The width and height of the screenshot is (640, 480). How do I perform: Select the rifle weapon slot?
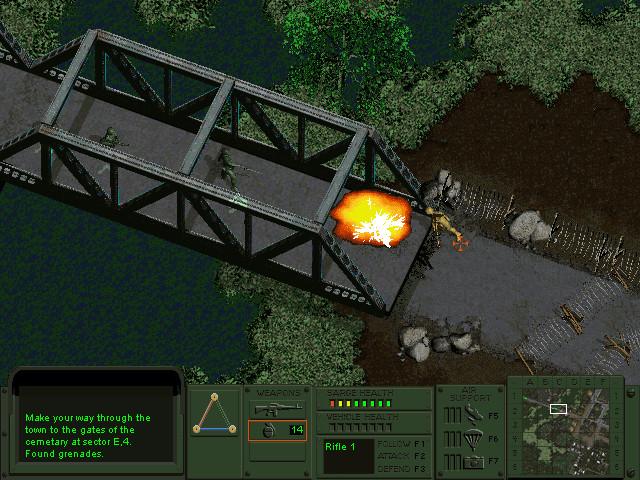pos(277,408)
